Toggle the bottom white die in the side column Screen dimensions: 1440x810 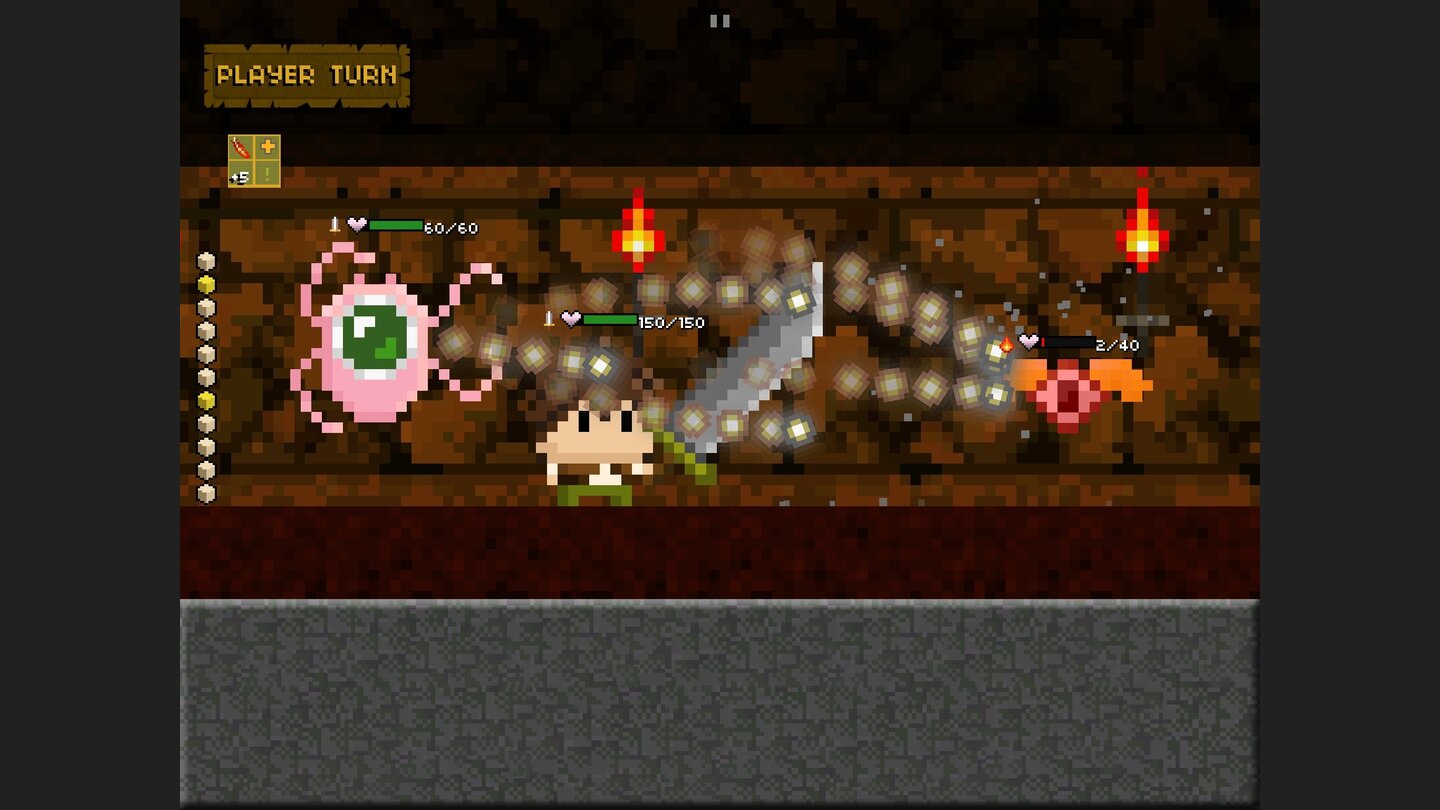pyautogui.click(x=206, y=492)
